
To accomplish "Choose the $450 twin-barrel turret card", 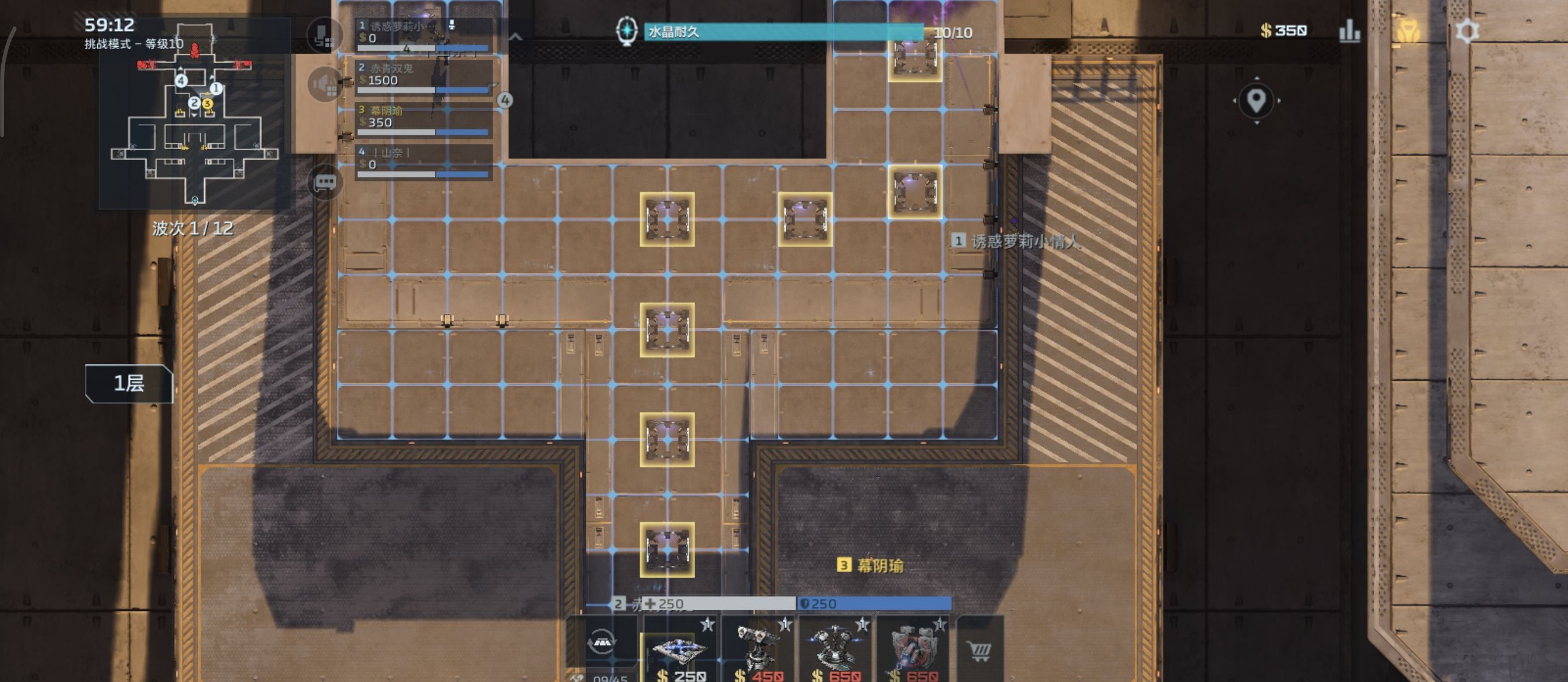I will [757, 651].
